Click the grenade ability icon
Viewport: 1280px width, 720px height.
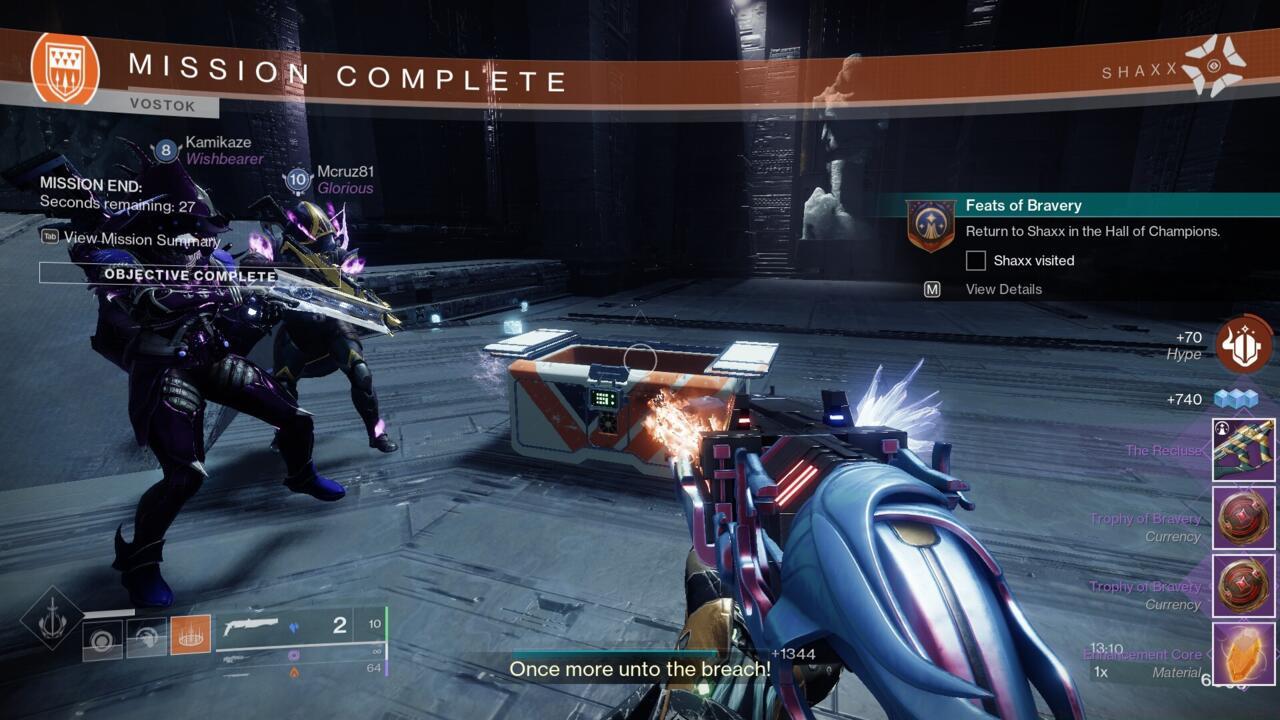[x=103, y=639]
